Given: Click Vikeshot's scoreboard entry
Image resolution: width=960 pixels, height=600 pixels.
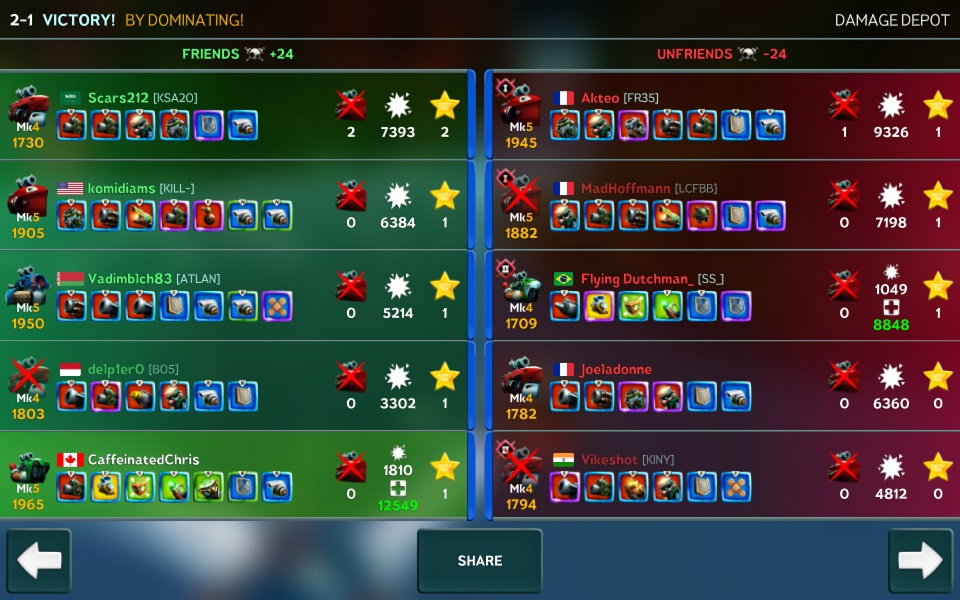Looking at the screenshot, I should coord(725,476).
